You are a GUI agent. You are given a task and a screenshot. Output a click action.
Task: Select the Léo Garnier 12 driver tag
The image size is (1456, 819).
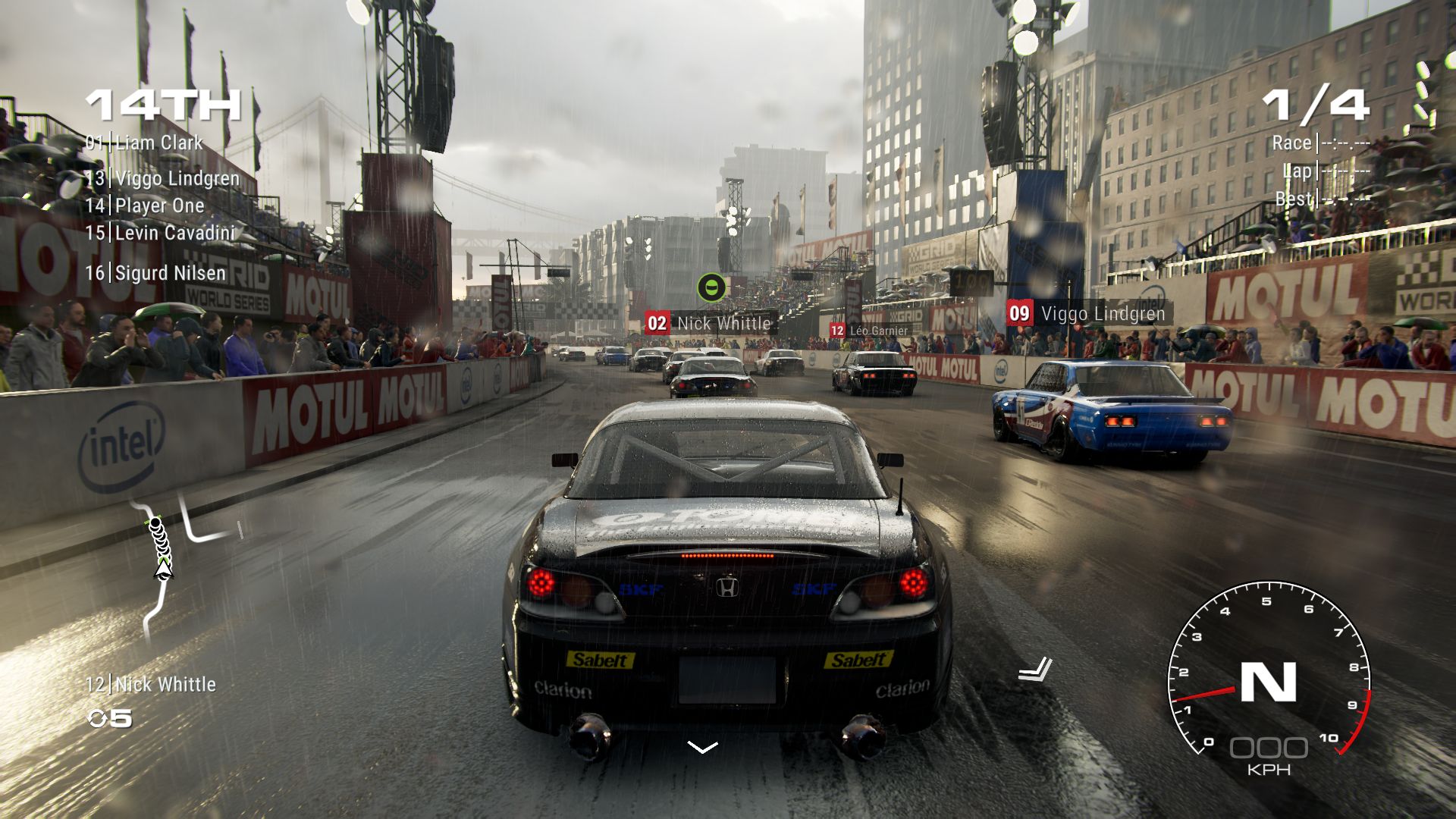869,331
